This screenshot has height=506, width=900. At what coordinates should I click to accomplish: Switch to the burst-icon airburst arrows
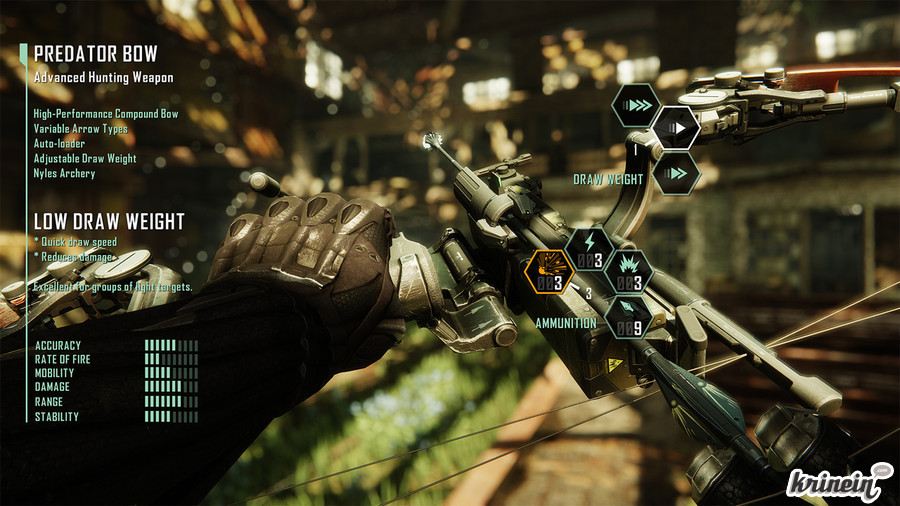point(630,272)
